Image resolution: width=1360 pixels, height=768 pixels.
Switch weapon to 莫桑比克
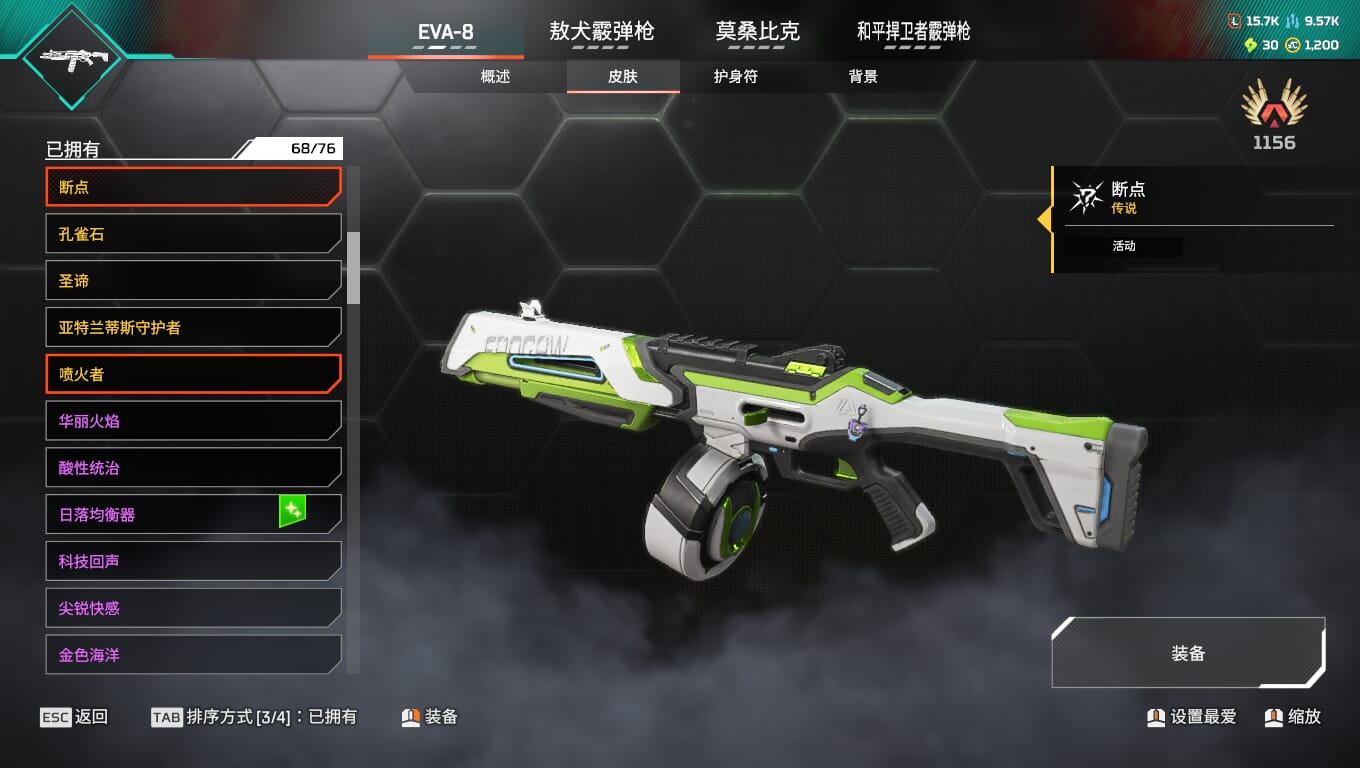click(757, 32)
